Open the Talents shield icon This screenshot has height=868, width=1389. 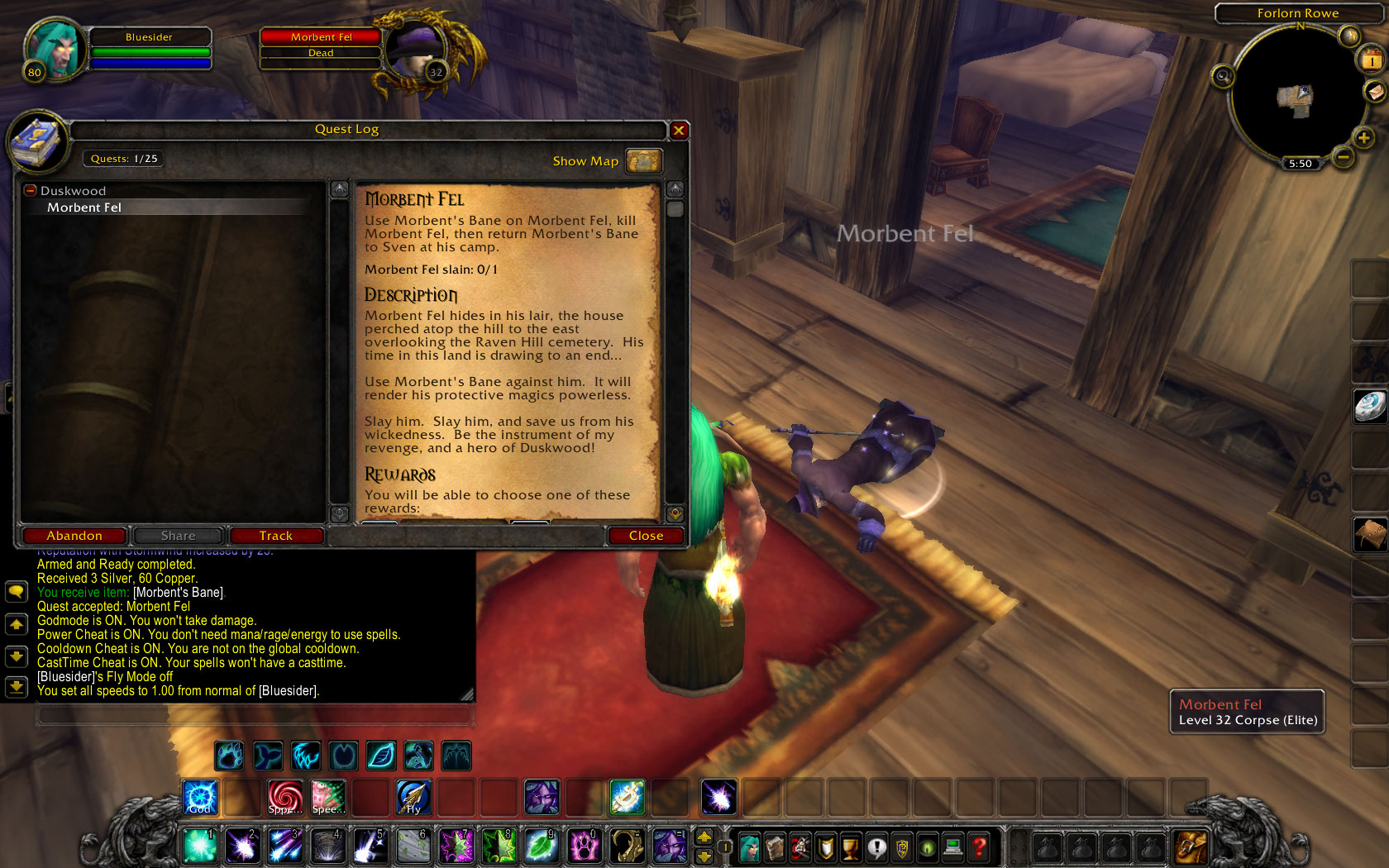point(825,847)
